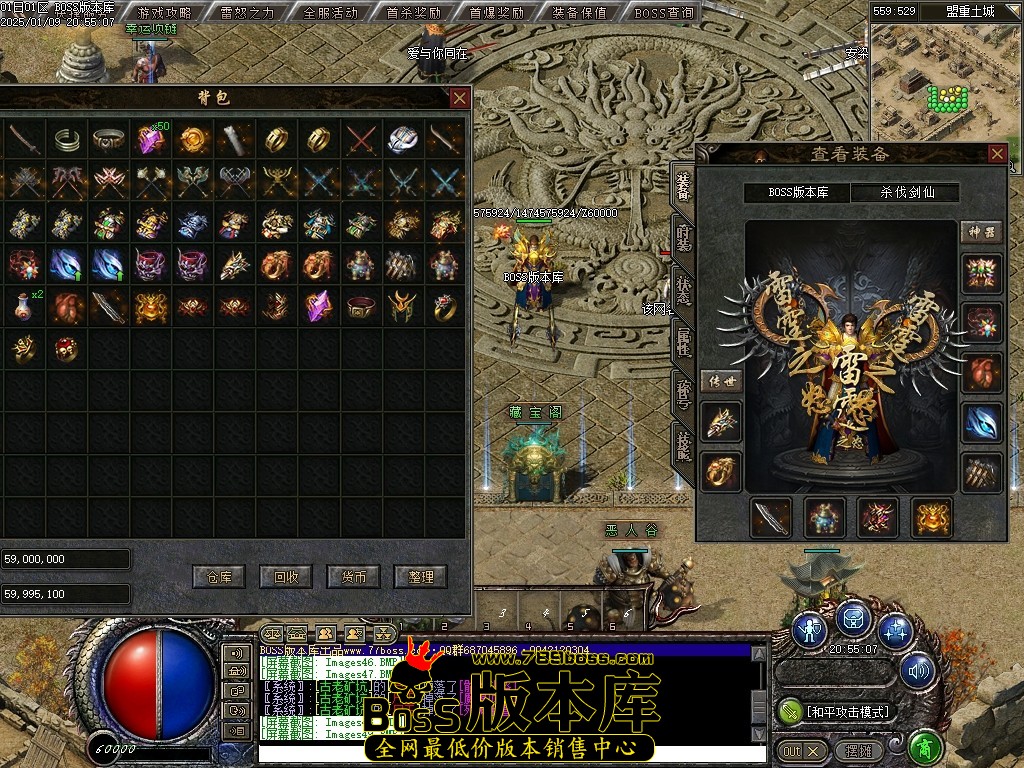Viewport: 1024px width, 768px height.
Task: Toggle the sound speaker icon
Action: point(917,671)
